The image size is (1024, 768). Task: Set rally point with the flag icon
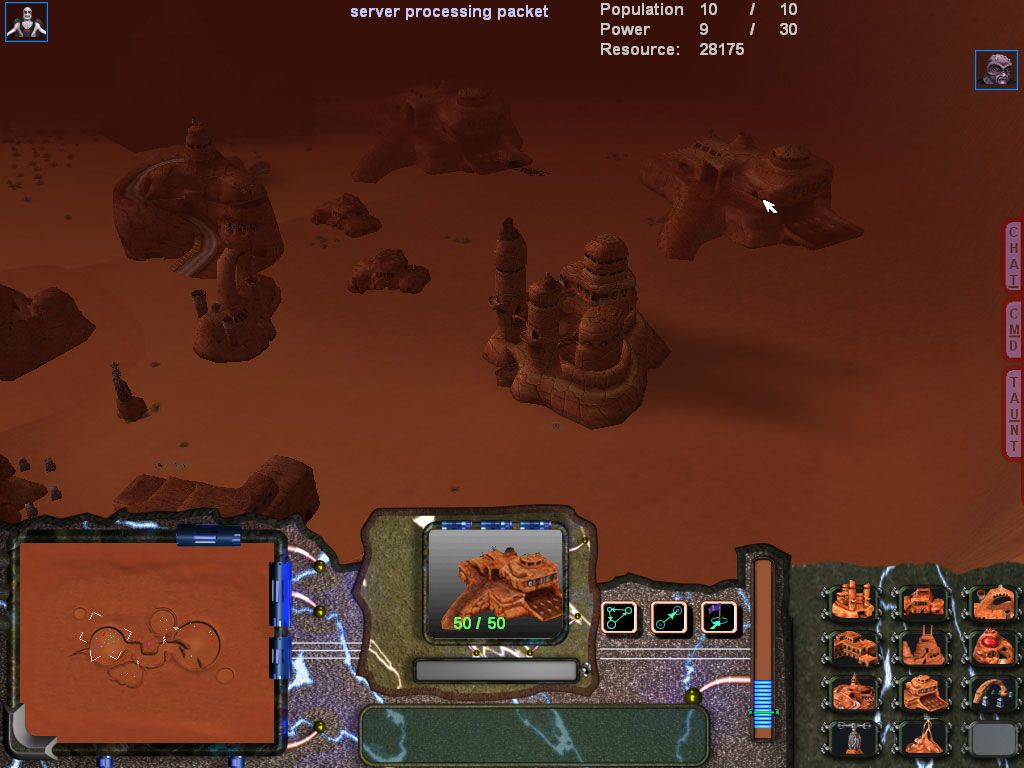click(x=718, y=618)
